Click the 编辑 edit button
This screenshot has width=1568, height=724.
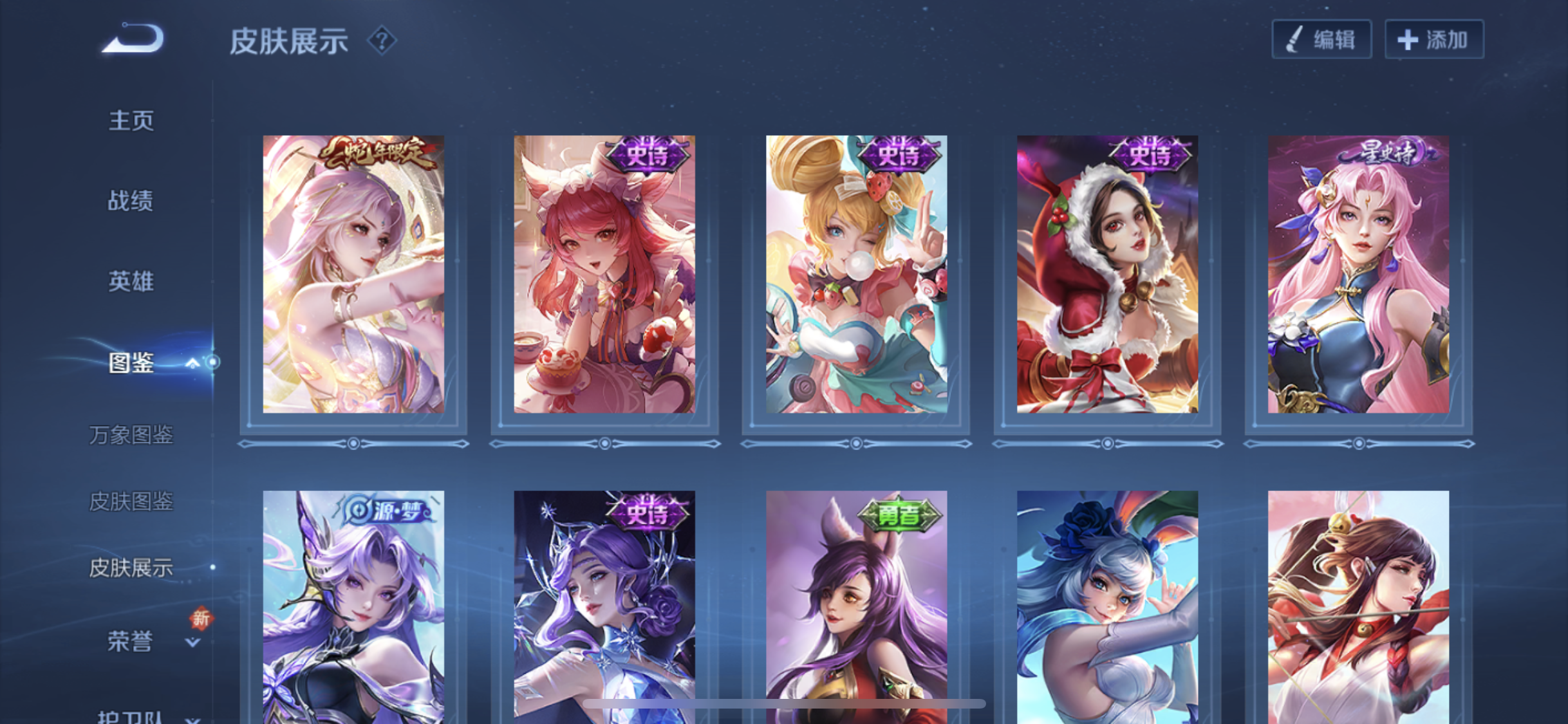point(1321,40)
